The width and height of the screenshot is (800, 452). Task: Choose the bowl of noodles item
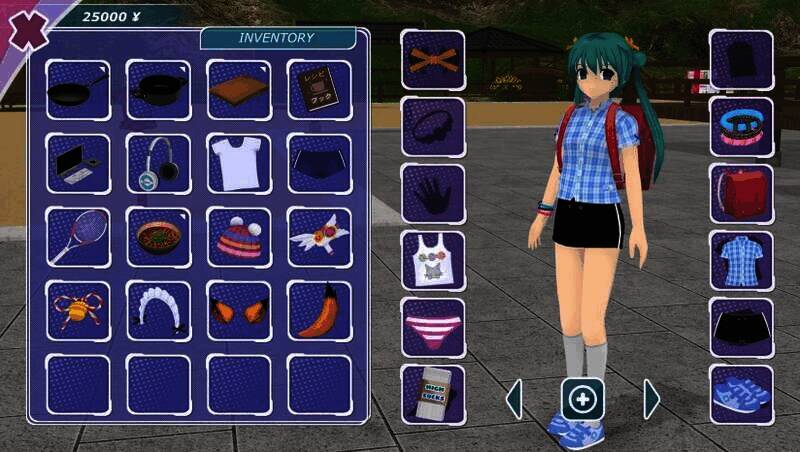pos(158,237)
